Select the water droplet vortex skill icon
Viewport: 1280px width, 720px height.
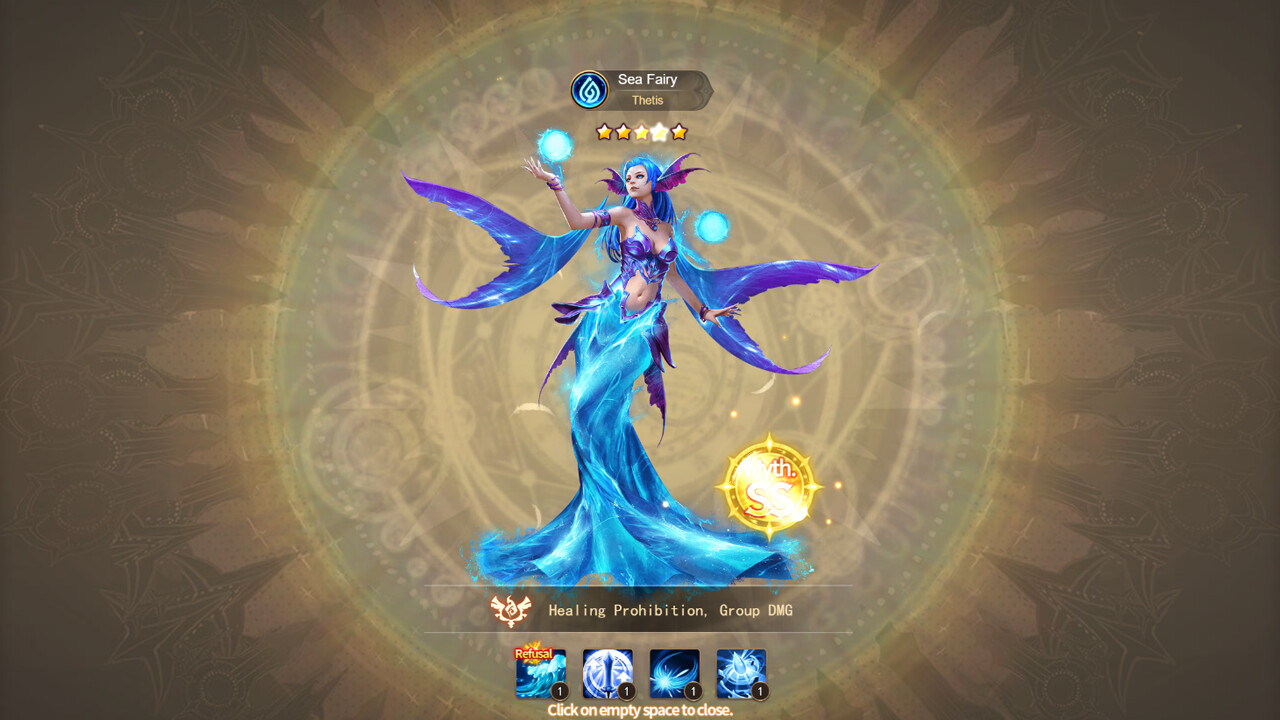pyautogui.click(x=740, y=675)
